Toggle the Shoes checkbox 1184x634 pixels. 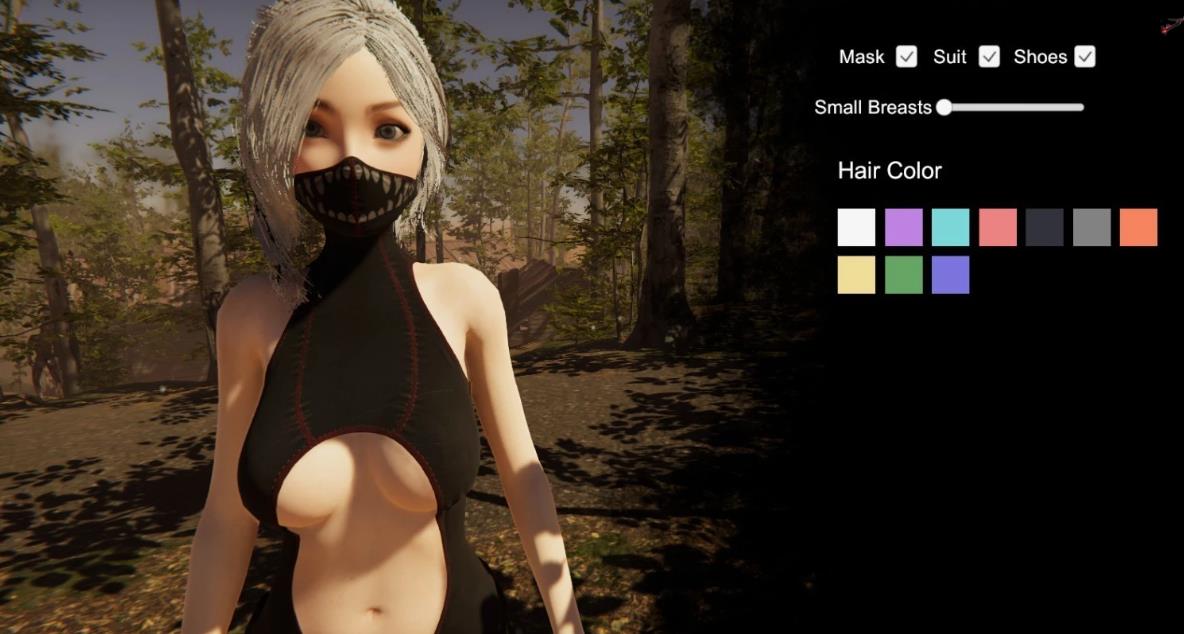1085,57
